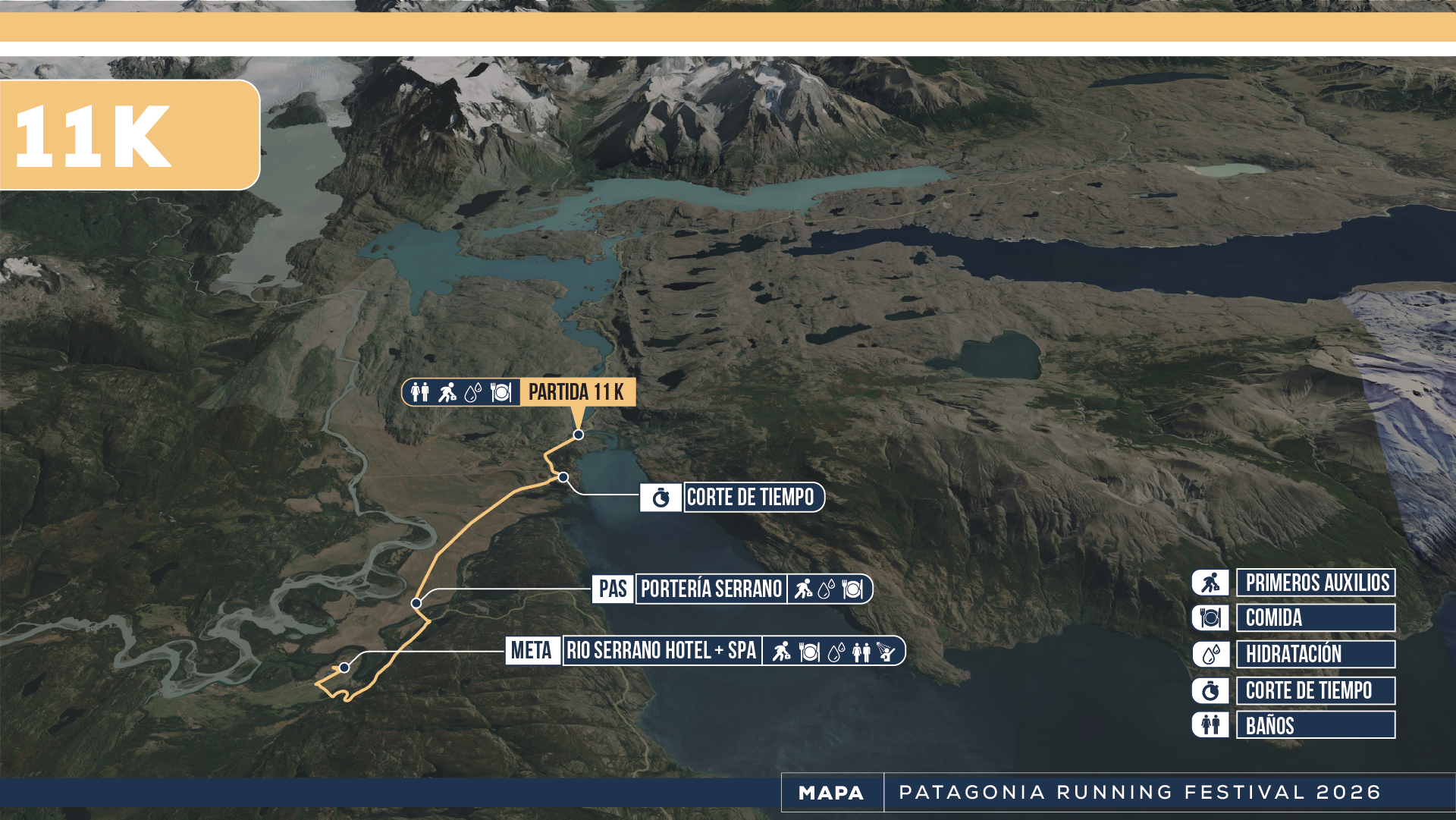Click the MAPA label in the footer
Image resolution: width=1456 pixels, height=820 pixels.
pyautogui.click(x=831, y=793)
